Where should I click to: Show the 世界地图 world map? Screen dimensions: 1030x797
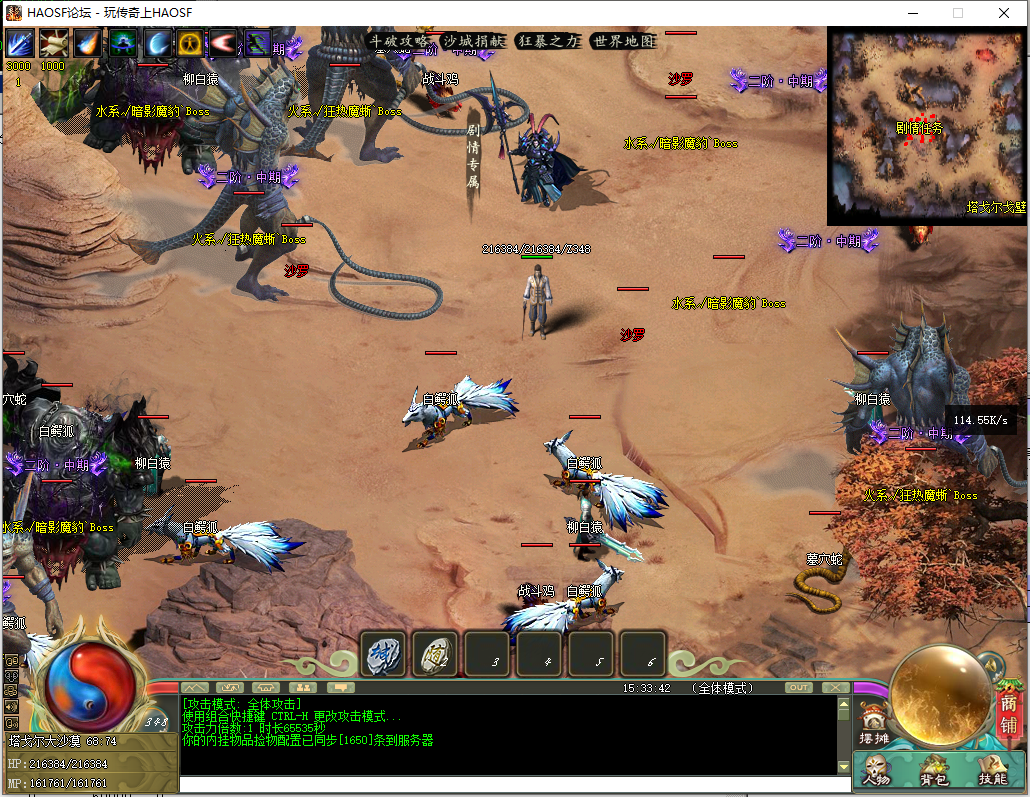[623, 42]
